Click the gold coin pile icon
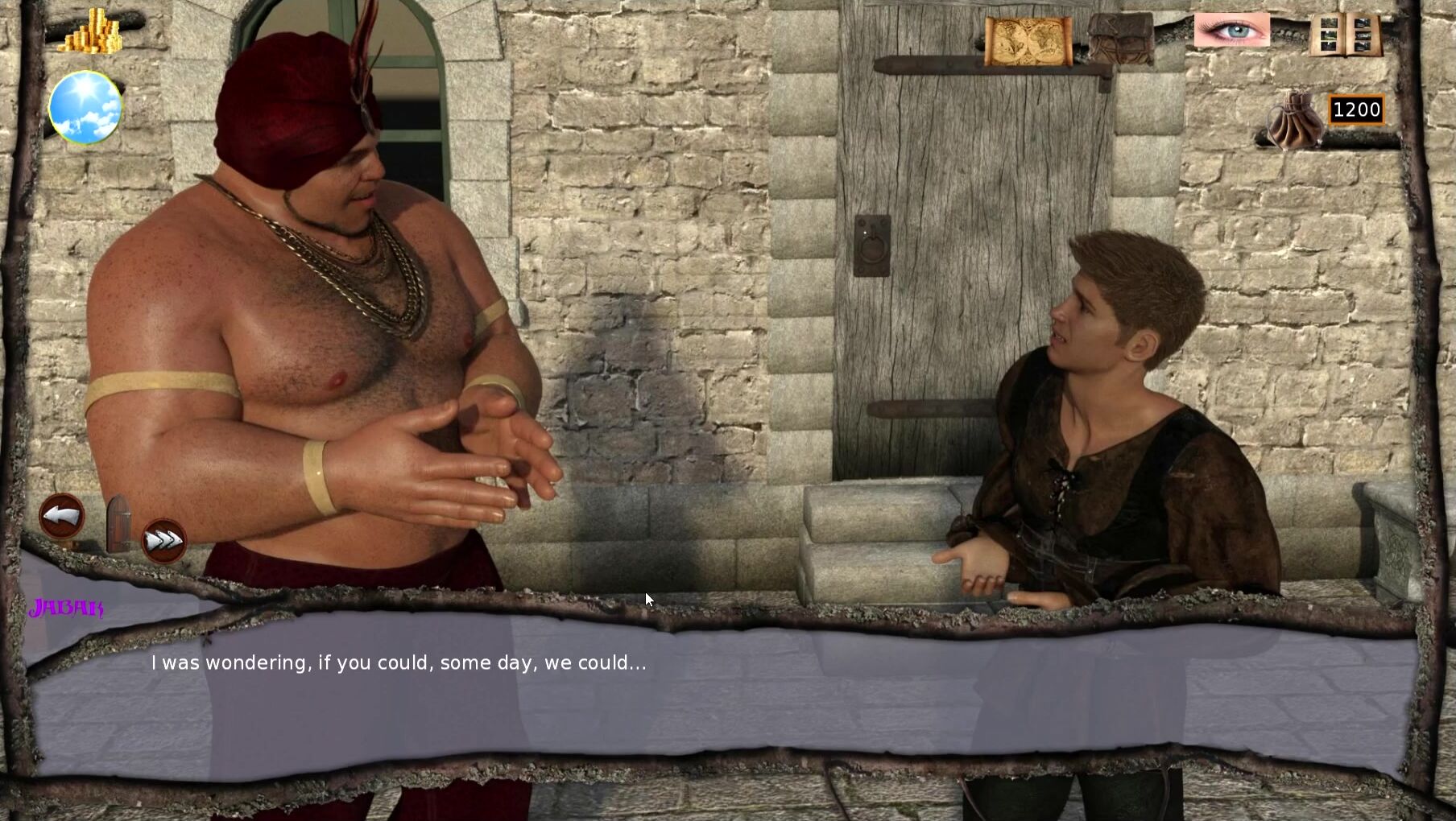 (x=93, y=32)
